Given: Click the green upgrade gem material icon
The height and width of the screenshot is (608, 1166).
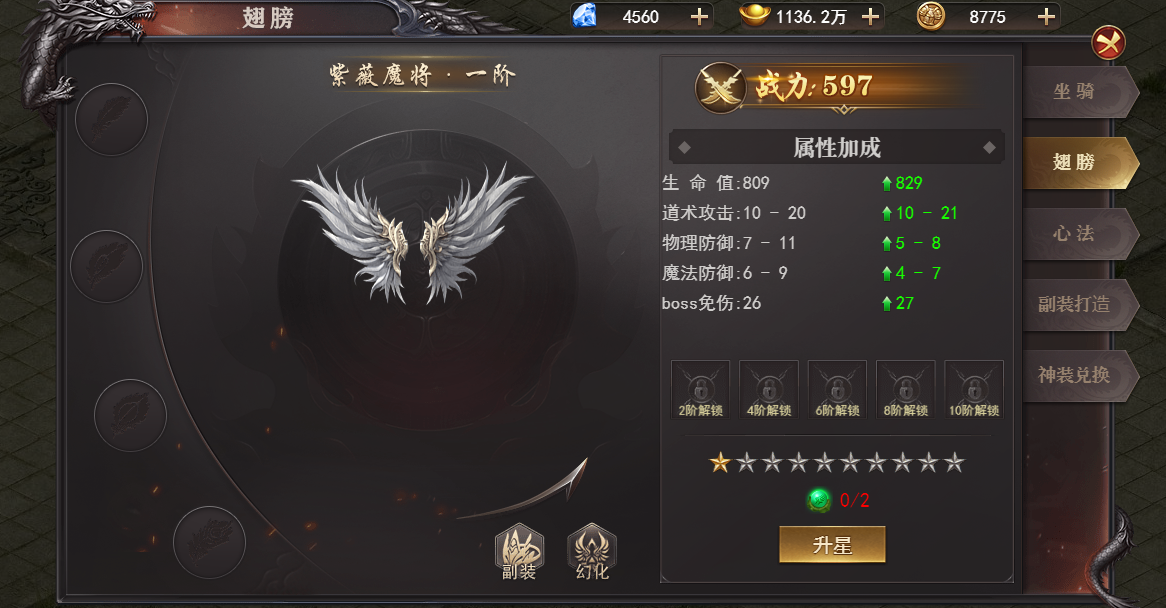Looking at the screenshot, I should [819, 500].
